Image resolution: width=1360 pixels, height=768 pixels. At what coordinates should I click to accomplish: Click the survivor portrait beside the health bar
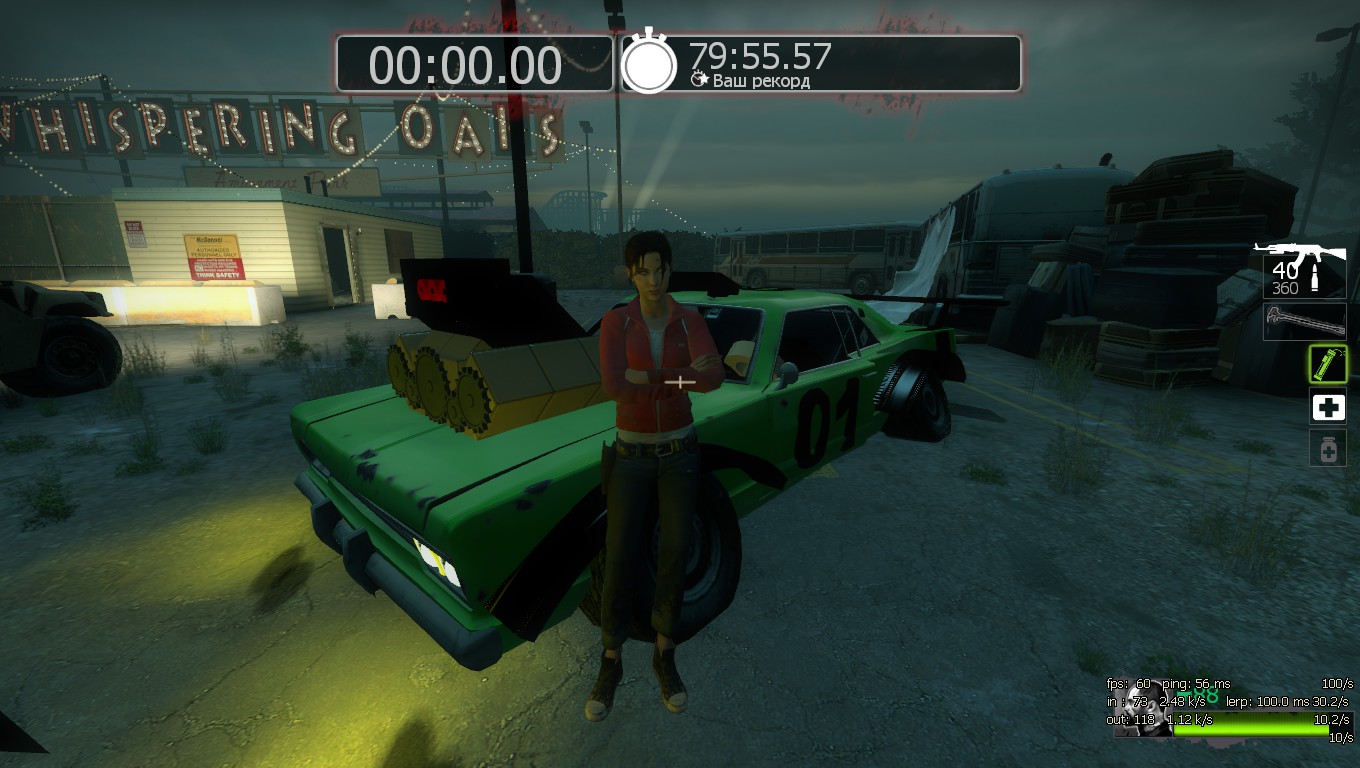pyautogui.click(x=1142, y=709)
